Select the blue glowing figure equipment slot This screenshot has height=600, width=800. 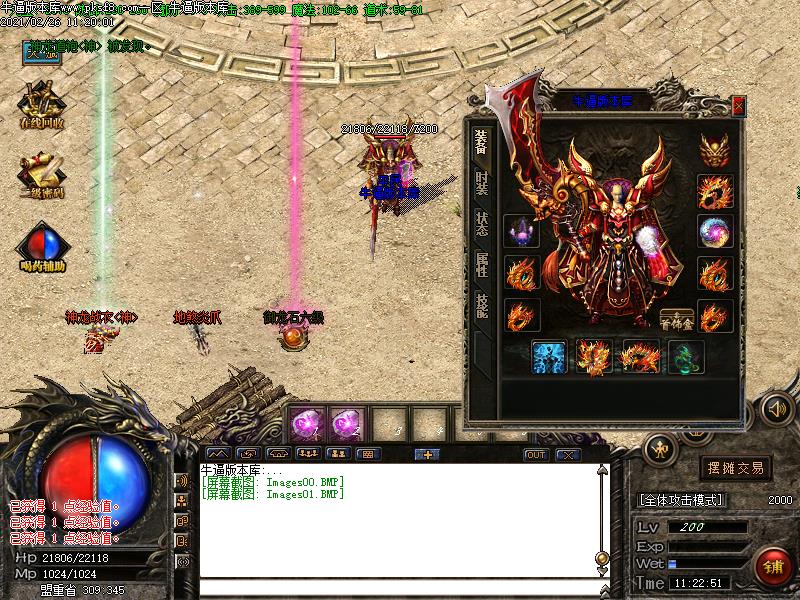[549, 357]
